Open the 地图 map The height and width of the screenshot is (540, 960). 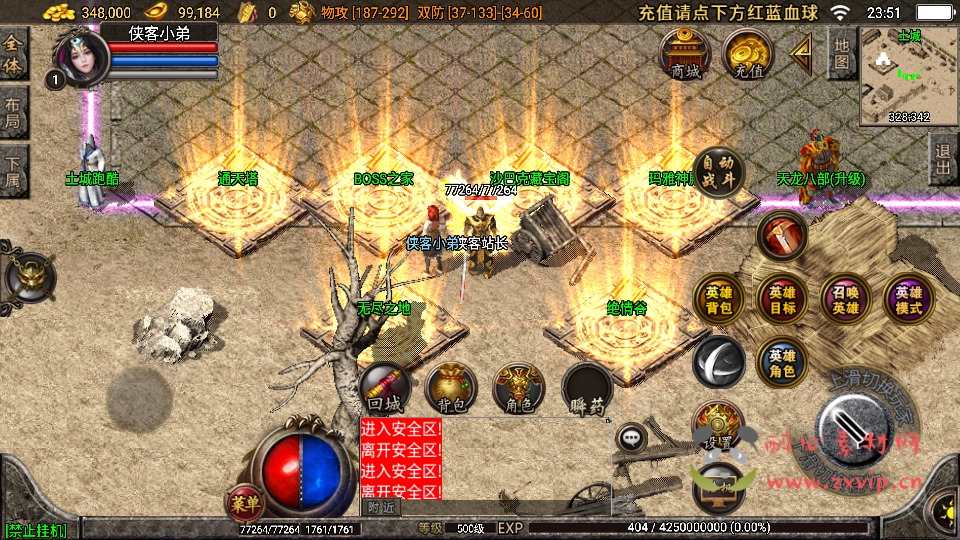[843, 54]
